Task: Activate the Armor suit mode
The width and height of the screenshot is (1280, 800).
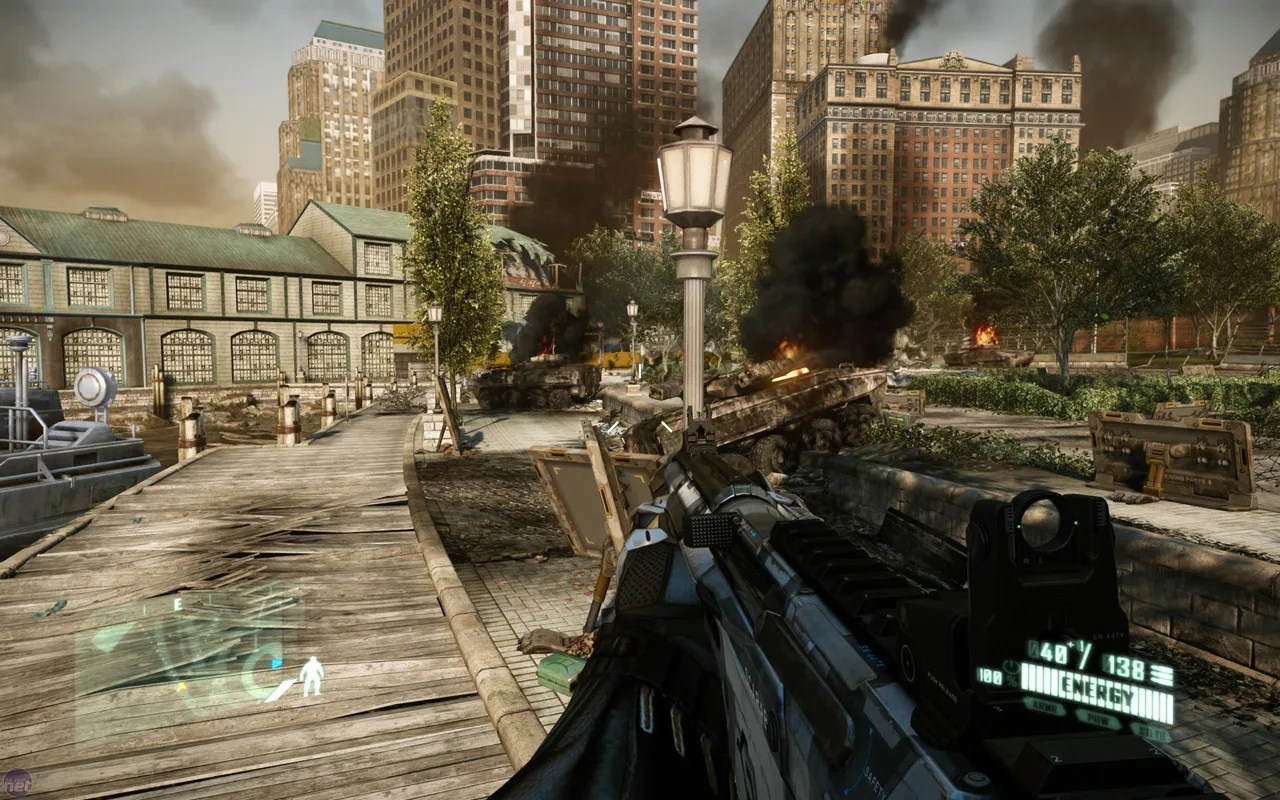Action: tap(1045, 707)
